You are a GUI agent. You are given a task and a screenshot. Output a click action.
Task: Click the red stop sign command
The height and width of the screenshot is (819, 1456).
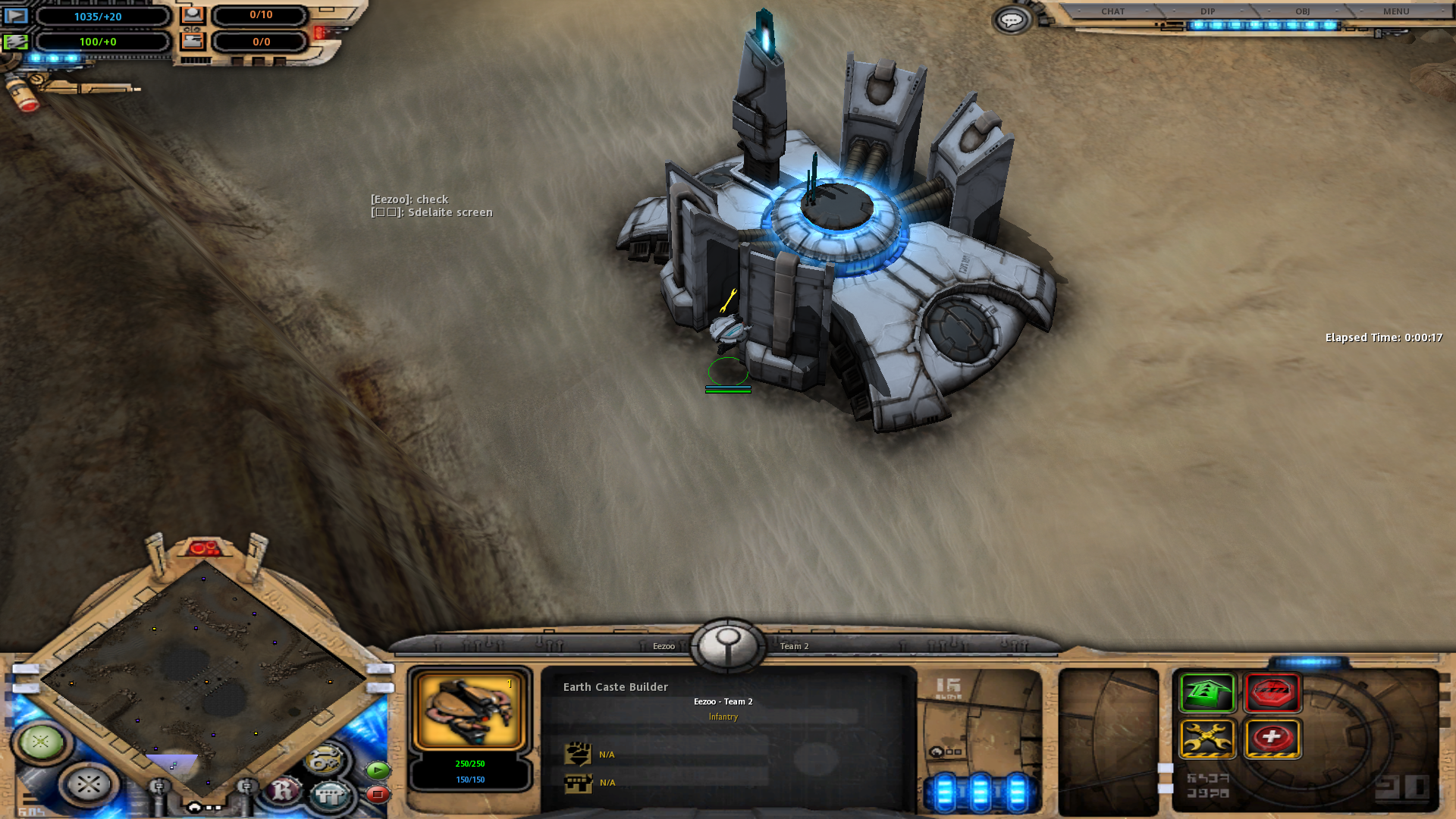pyautogui.click(x=1272, y=692)
